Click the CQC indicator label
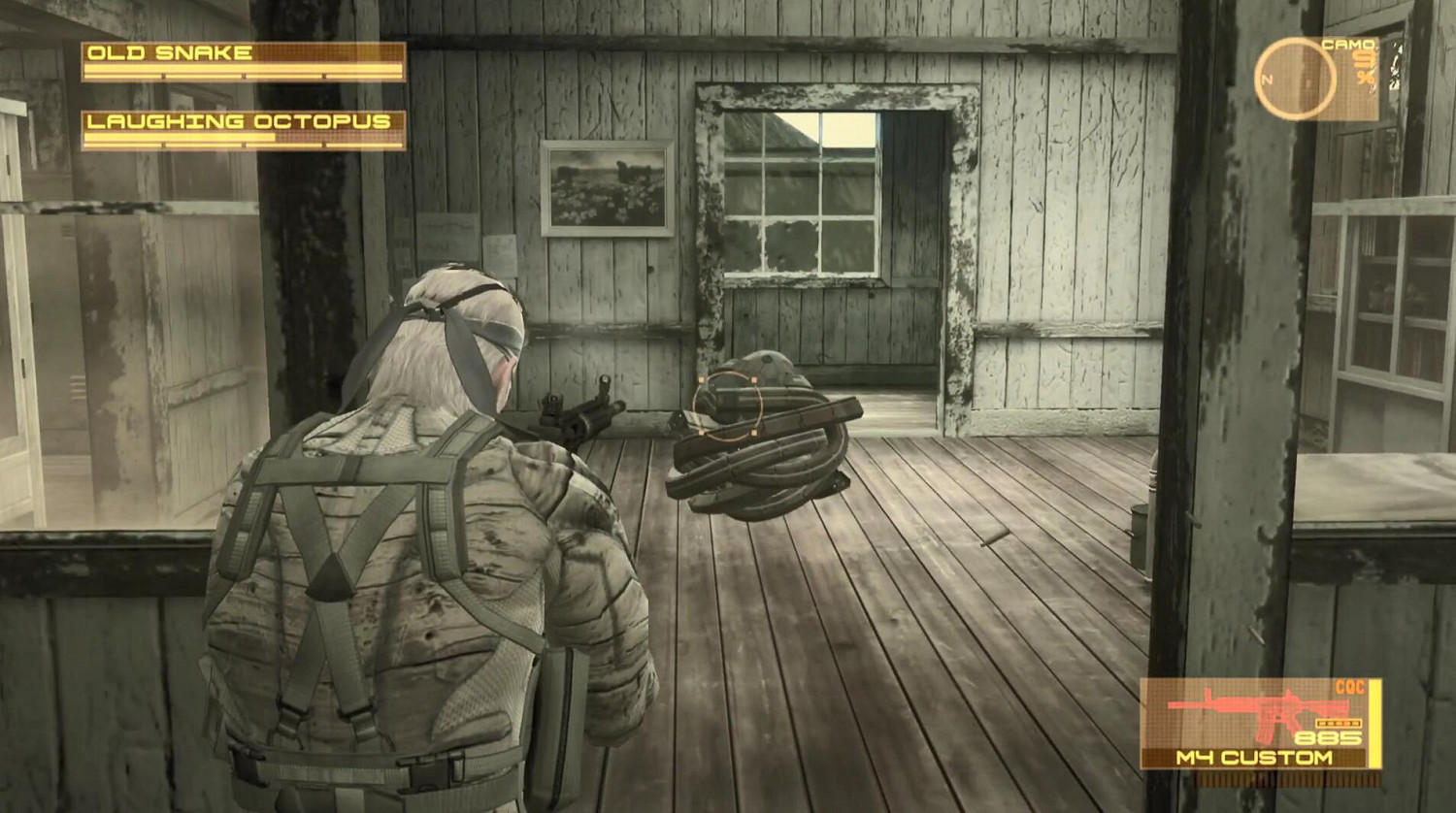This screenshot has width=1456, height=813. [x=1352, y=685]
